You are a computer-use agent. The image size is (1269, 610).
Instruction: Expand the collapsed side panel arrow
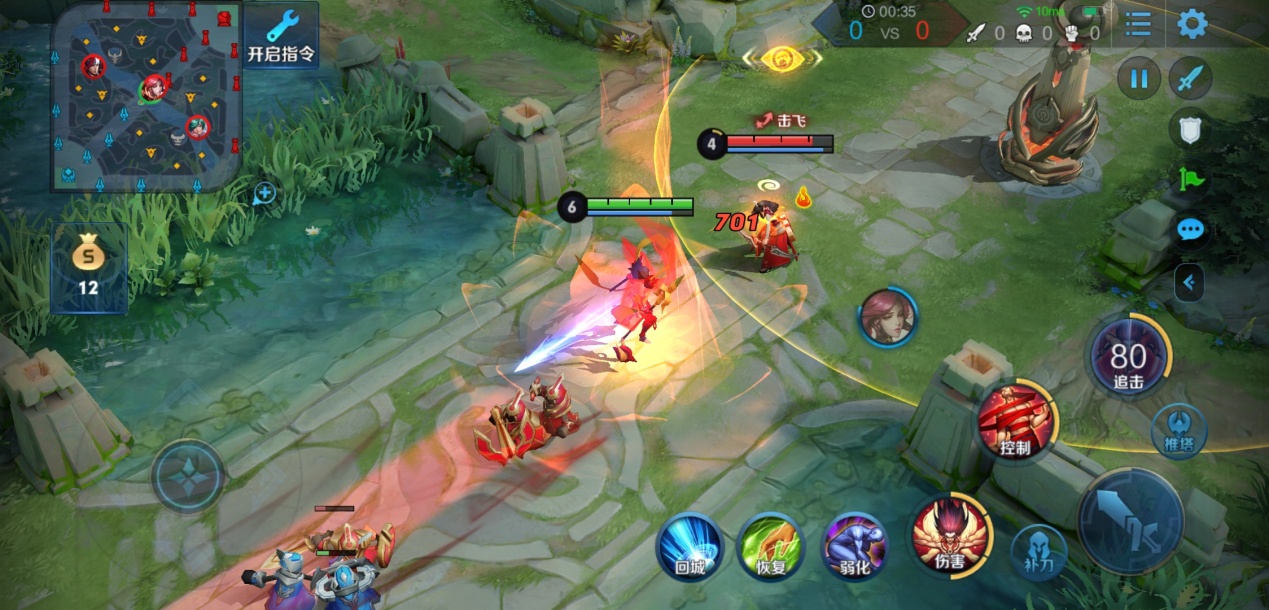(x=1189, y=283)
